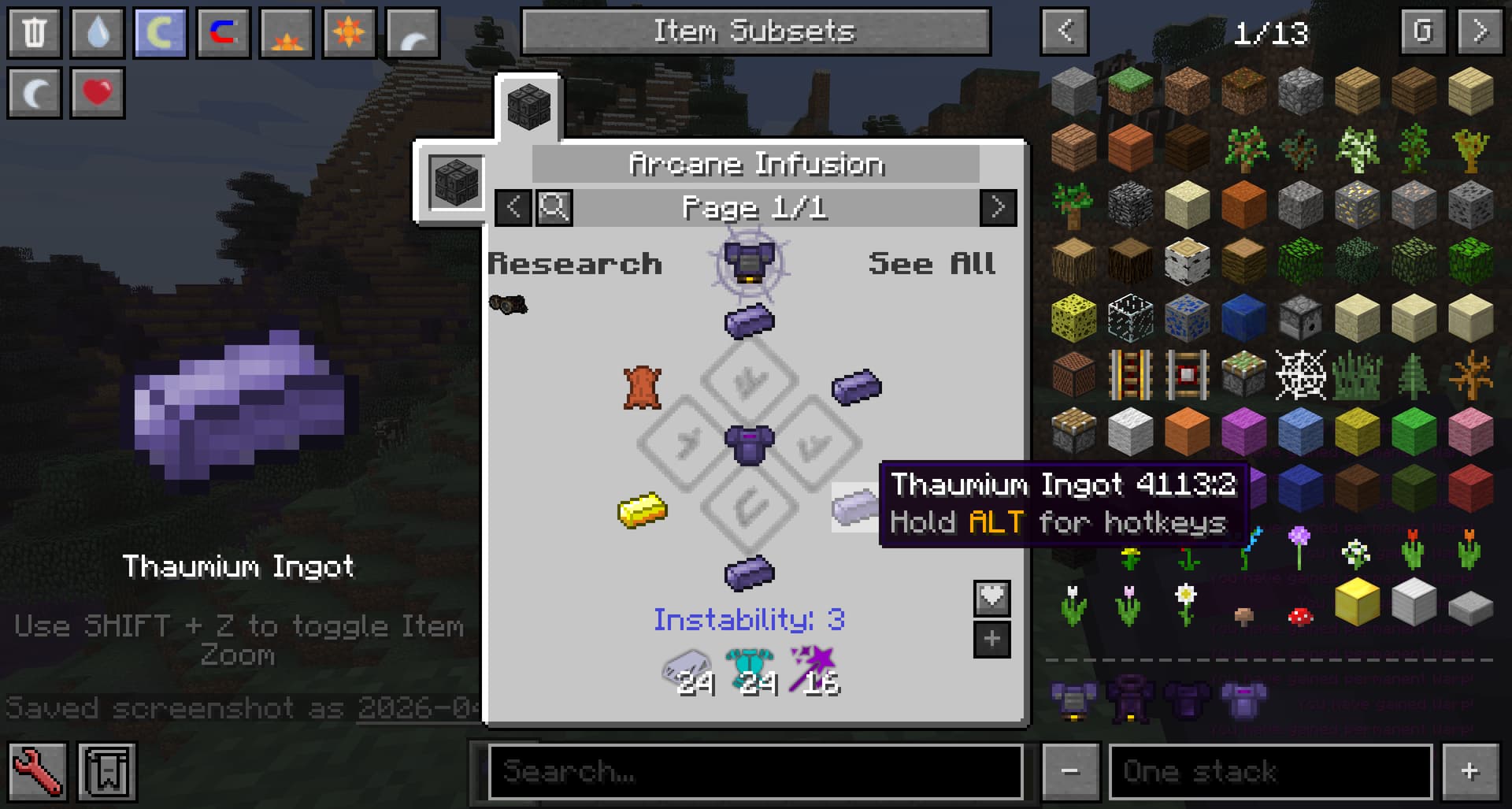The width and height of the screenshot is (1512, 809).
Task: Pick the cobweb item in the panel
Action: 1300,375
